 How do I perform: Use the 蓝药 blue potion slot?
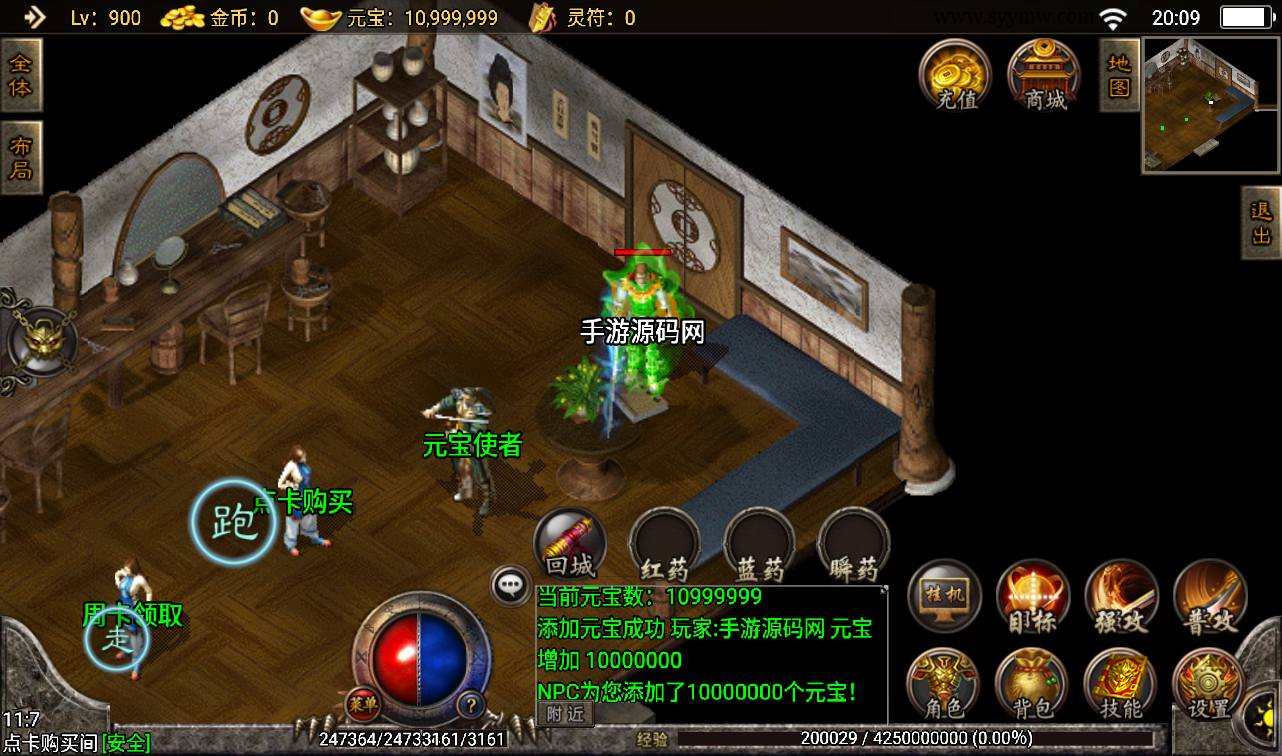point(760,546)
